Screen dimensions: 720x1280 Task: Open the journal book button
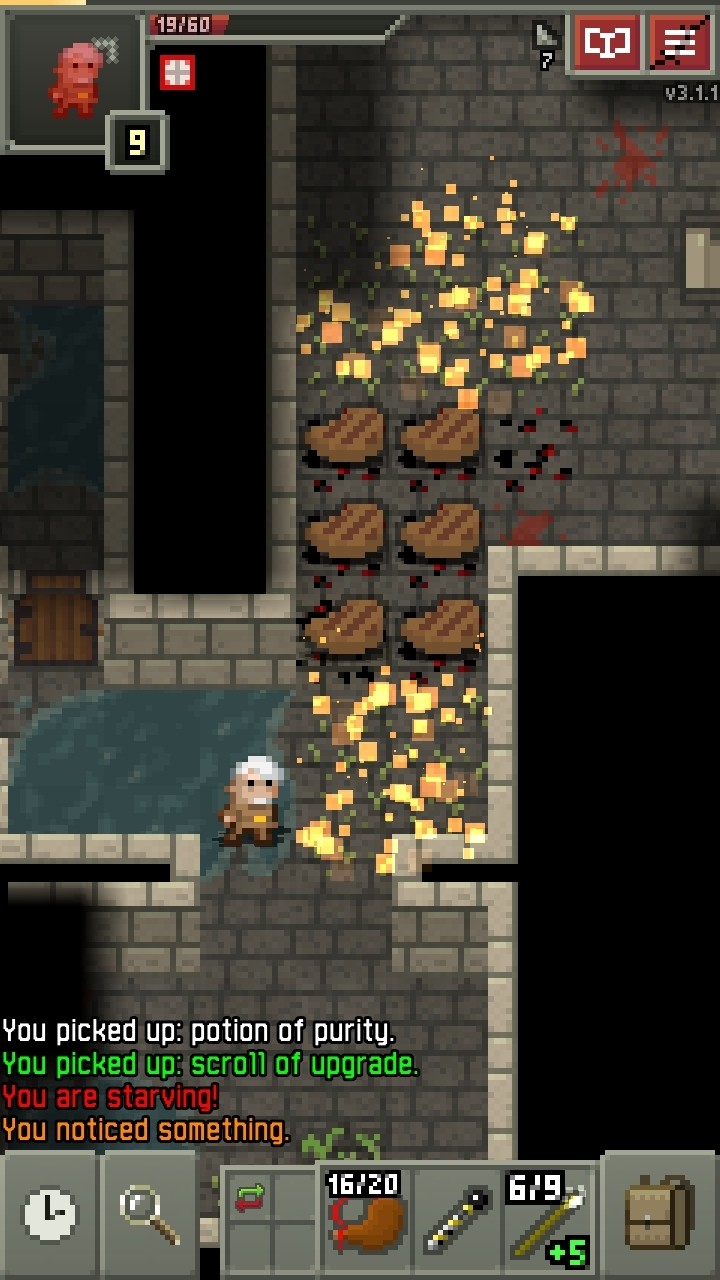(607, 43)
